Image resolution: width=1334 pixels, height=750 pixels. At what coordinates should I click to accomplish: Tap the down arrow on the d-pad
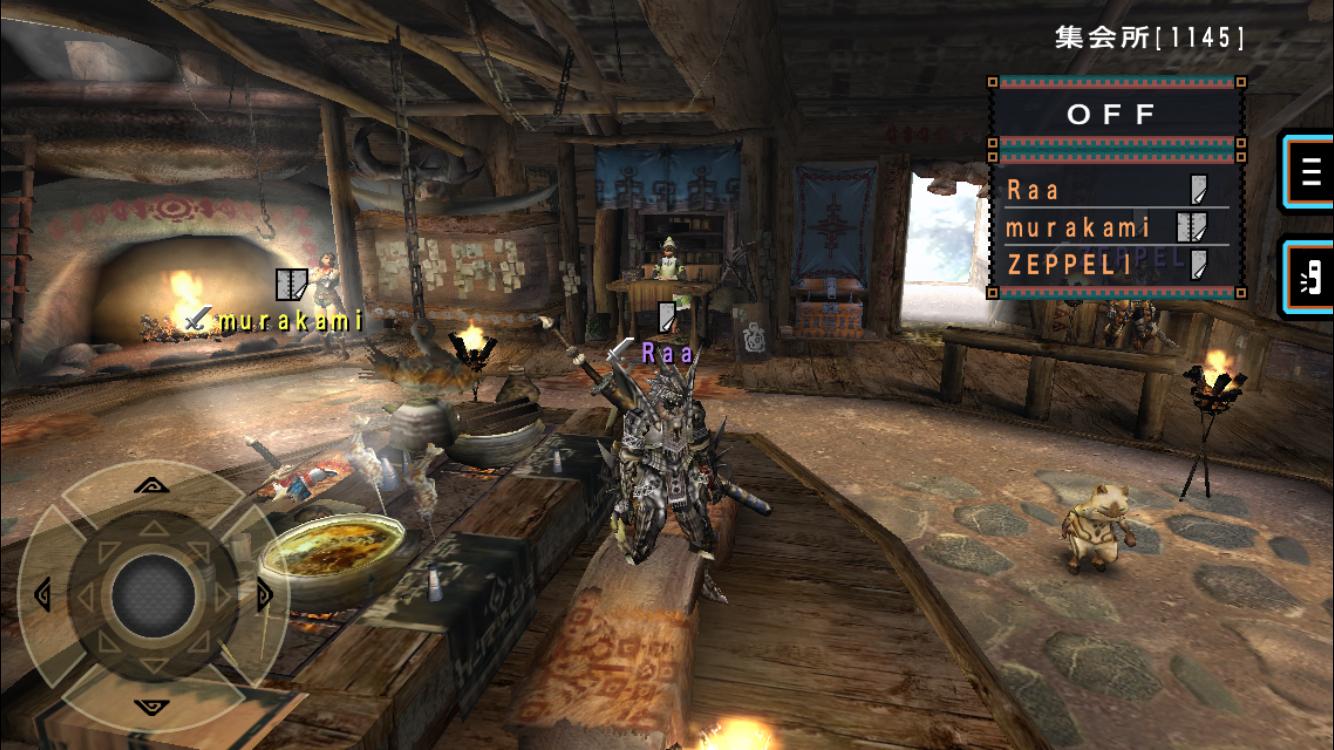[x=152, y=705]
